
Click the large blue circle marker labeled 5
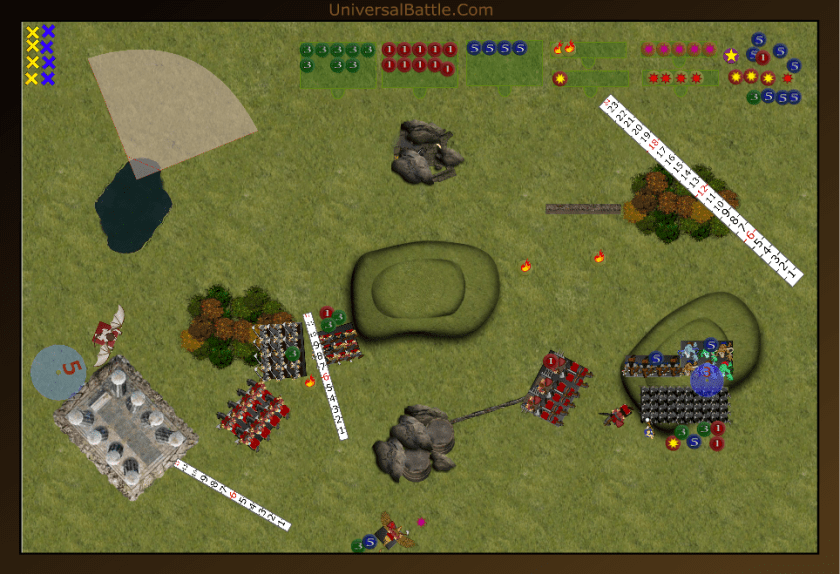point(58,371)
